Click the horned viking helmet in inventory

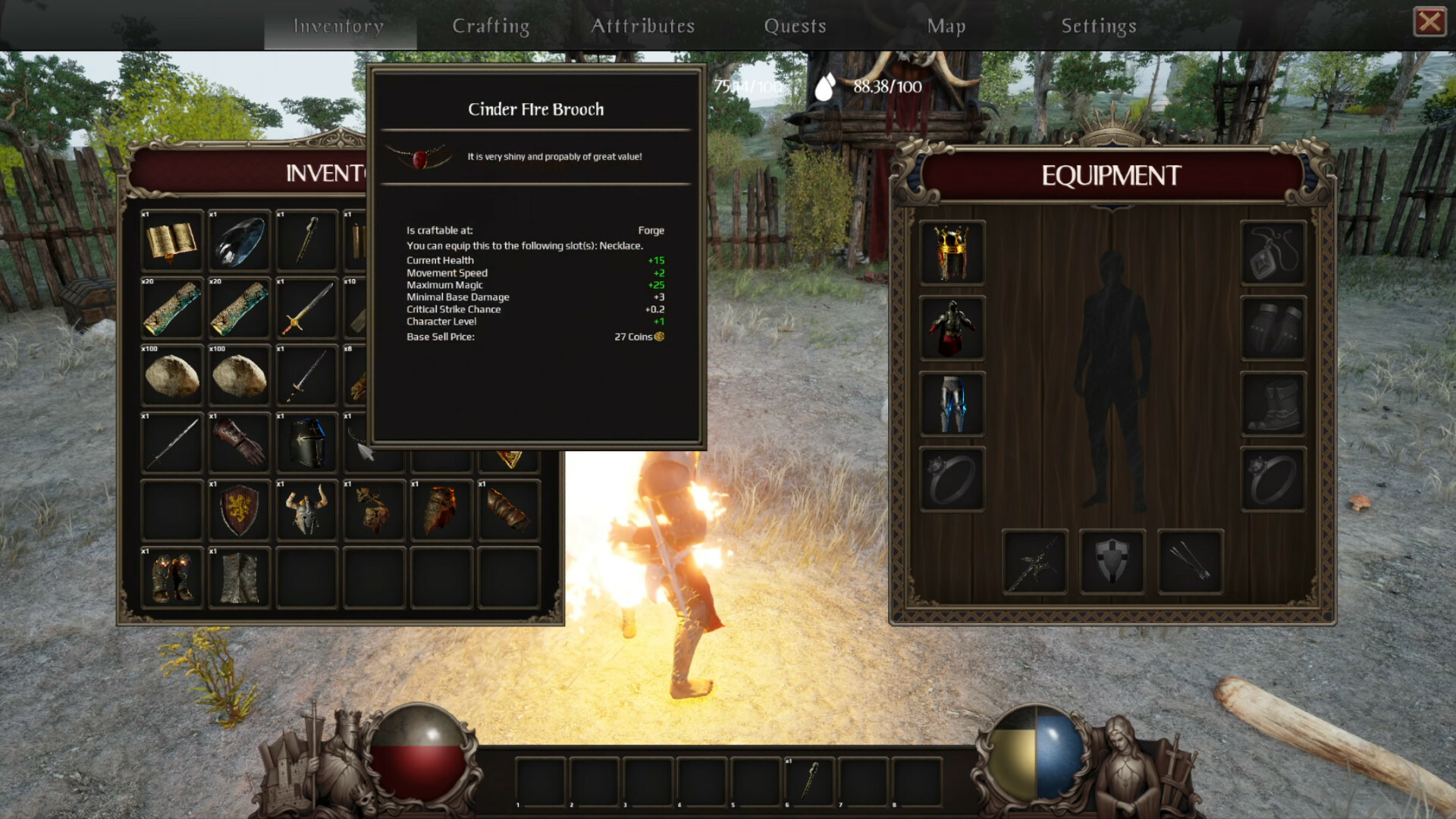306,510
